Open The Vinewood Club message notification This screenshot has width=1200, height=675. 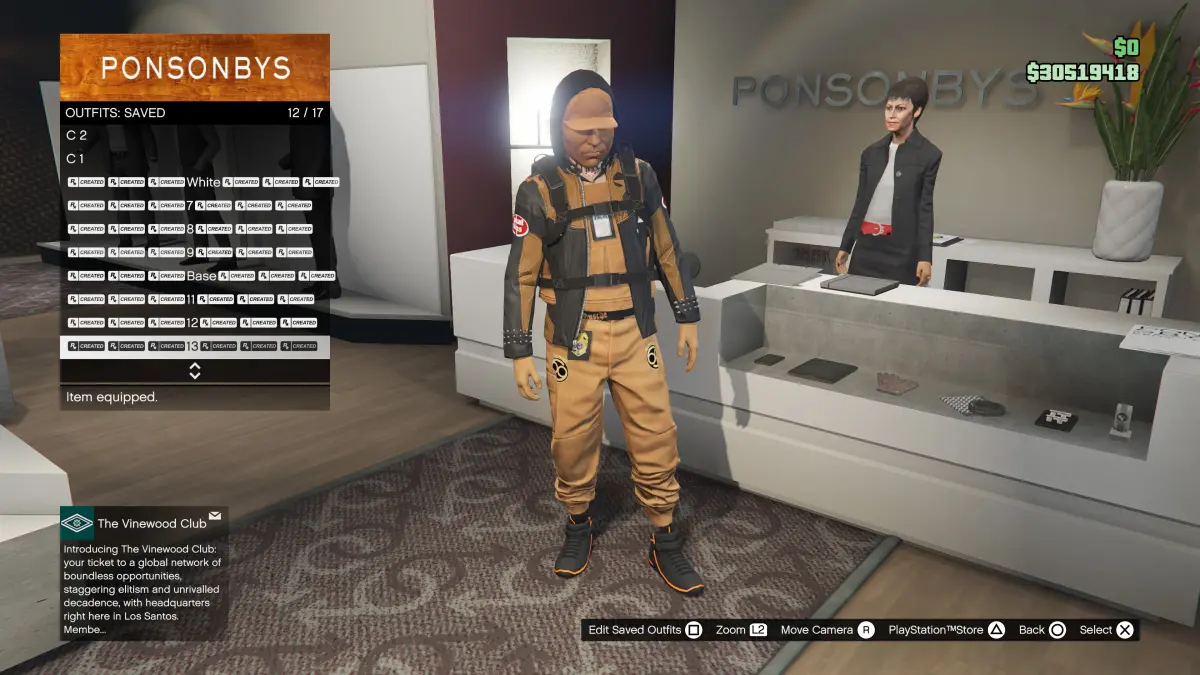144,574
